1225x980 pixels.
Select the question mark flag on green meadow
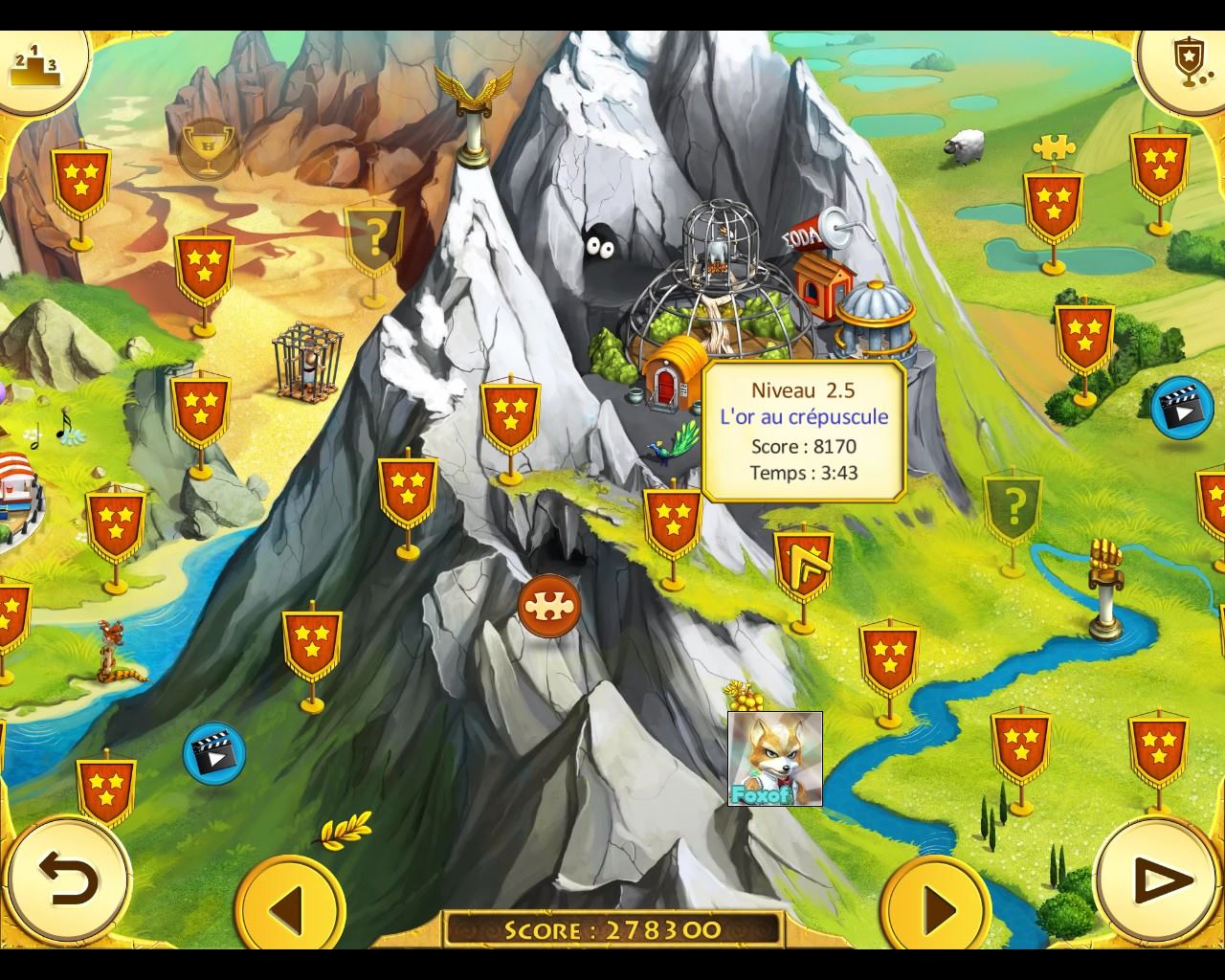1013,503
